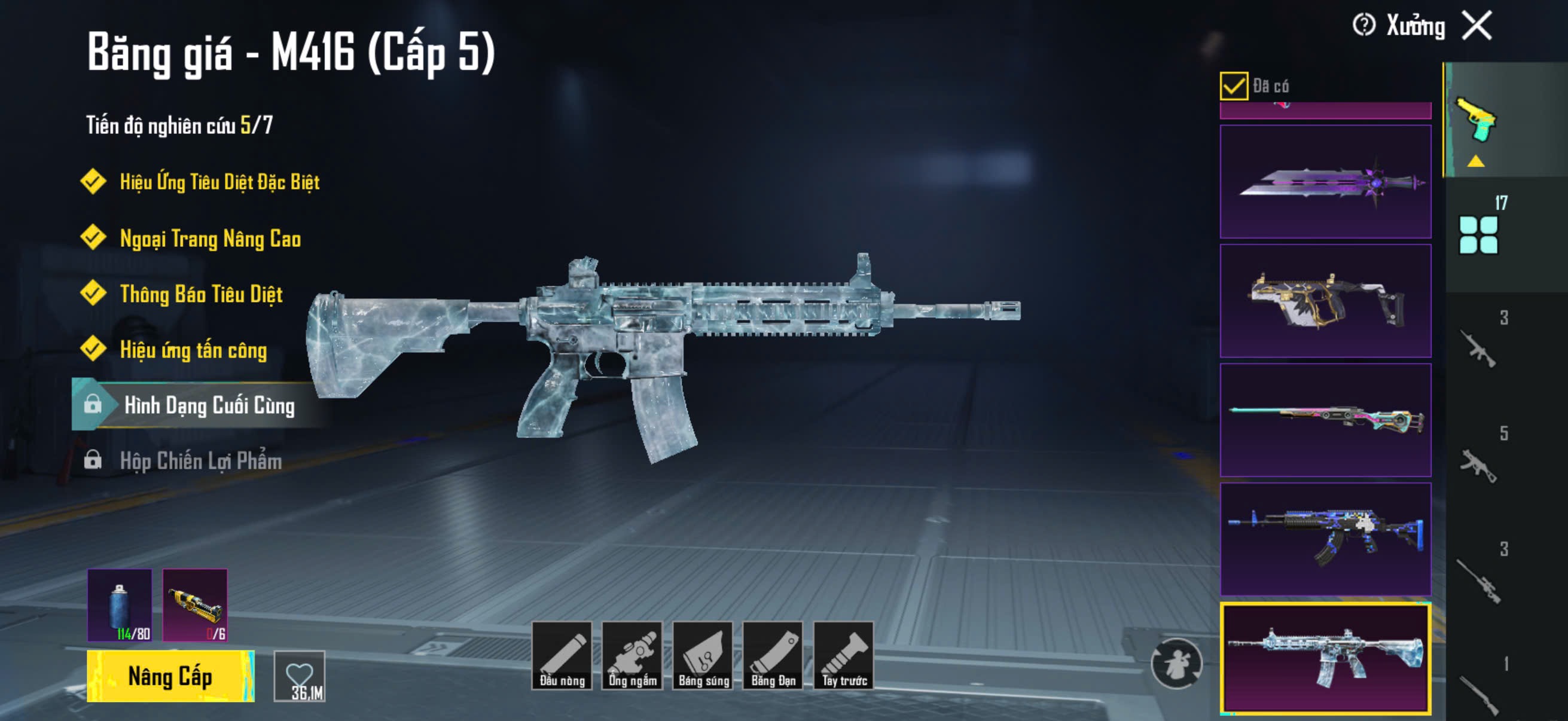1568x721 pixels.
Task: Like the skin with the heart button
Action: 300,676
